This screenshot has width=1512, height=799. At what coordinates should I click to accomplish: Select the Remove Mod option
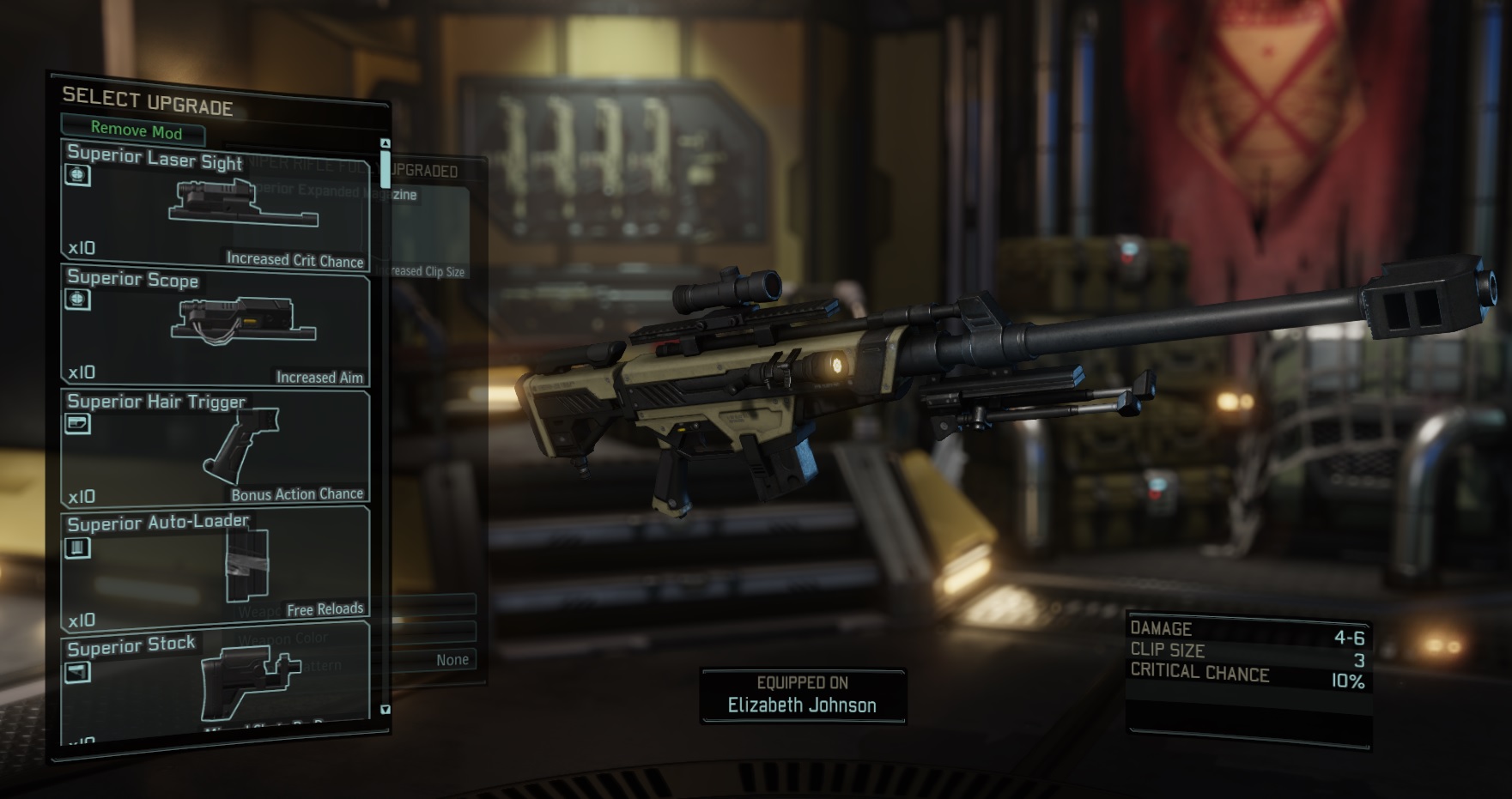(135, 130)
